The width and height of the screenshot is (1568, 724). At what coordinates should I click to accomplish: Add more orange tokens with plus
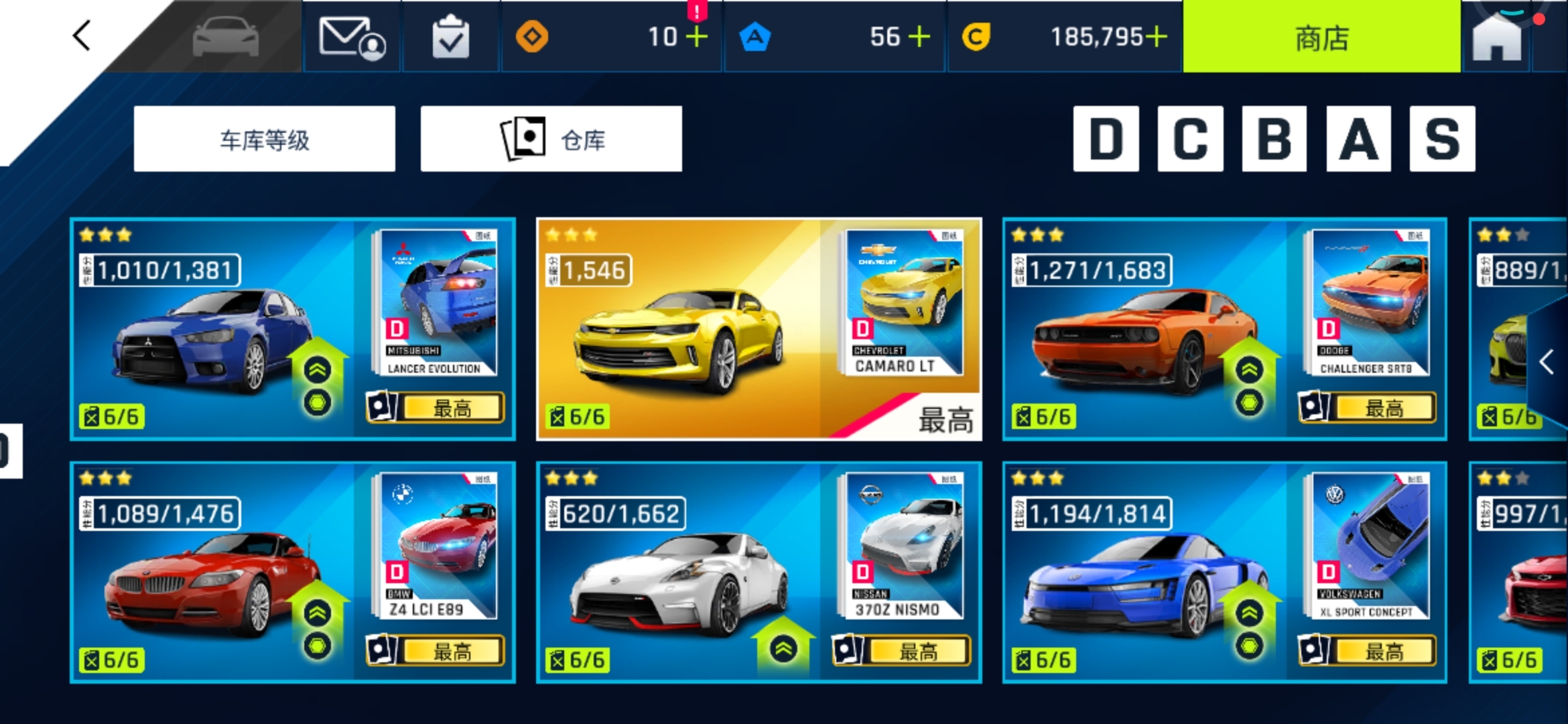tap(697, 37)
